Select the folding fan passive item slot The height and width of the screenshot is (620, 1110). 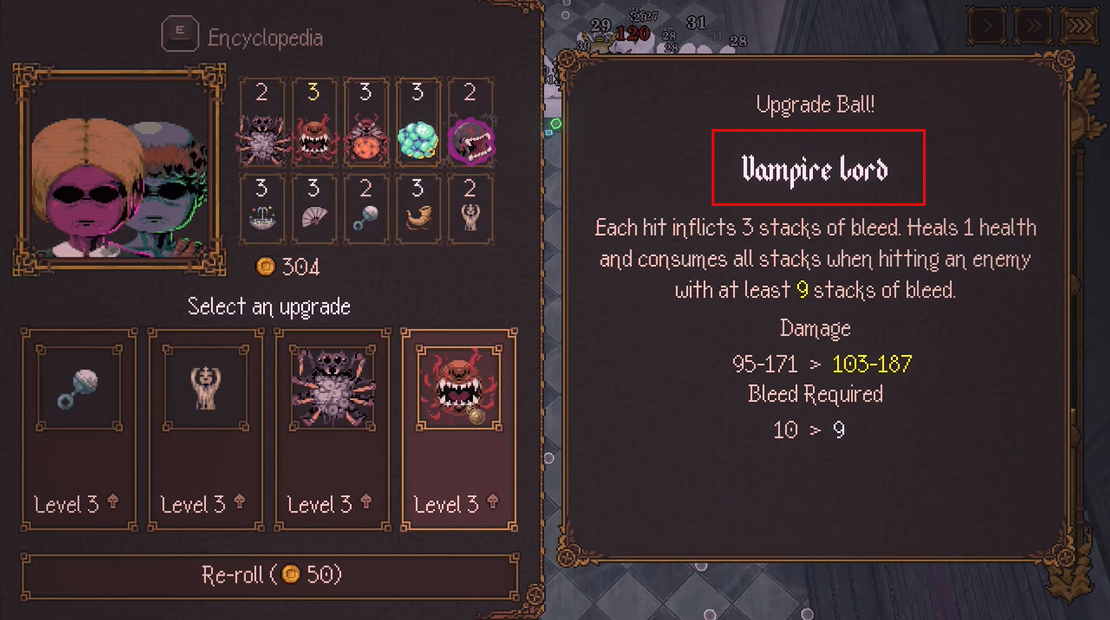pyautogui.click(x=314, y=208)
